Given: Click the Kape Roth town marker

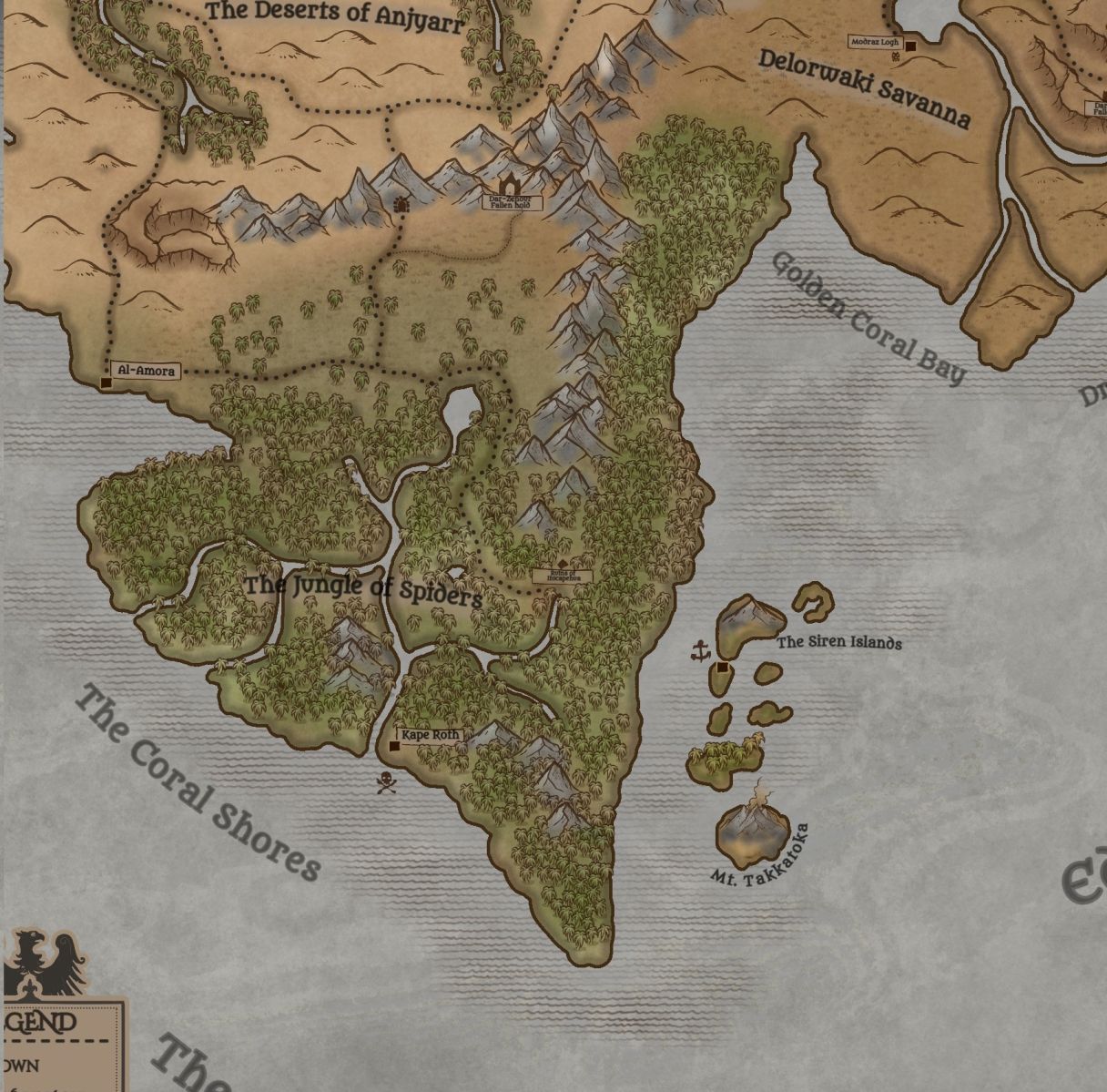Looking at the screenshot, I should (x=394, y=747).
